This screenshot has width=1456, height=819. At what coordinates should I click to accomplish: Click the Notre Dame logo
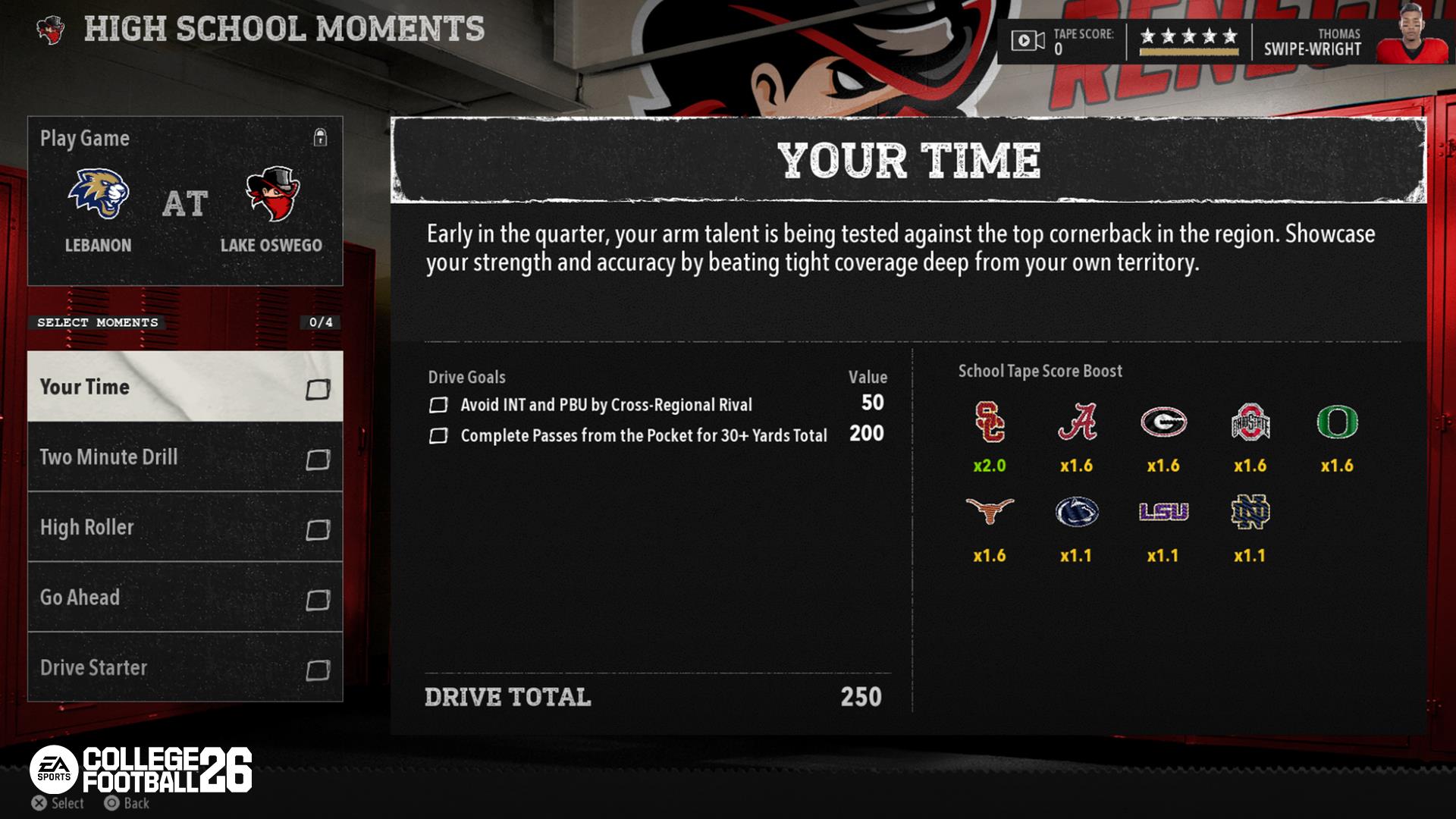point(1250,512)
